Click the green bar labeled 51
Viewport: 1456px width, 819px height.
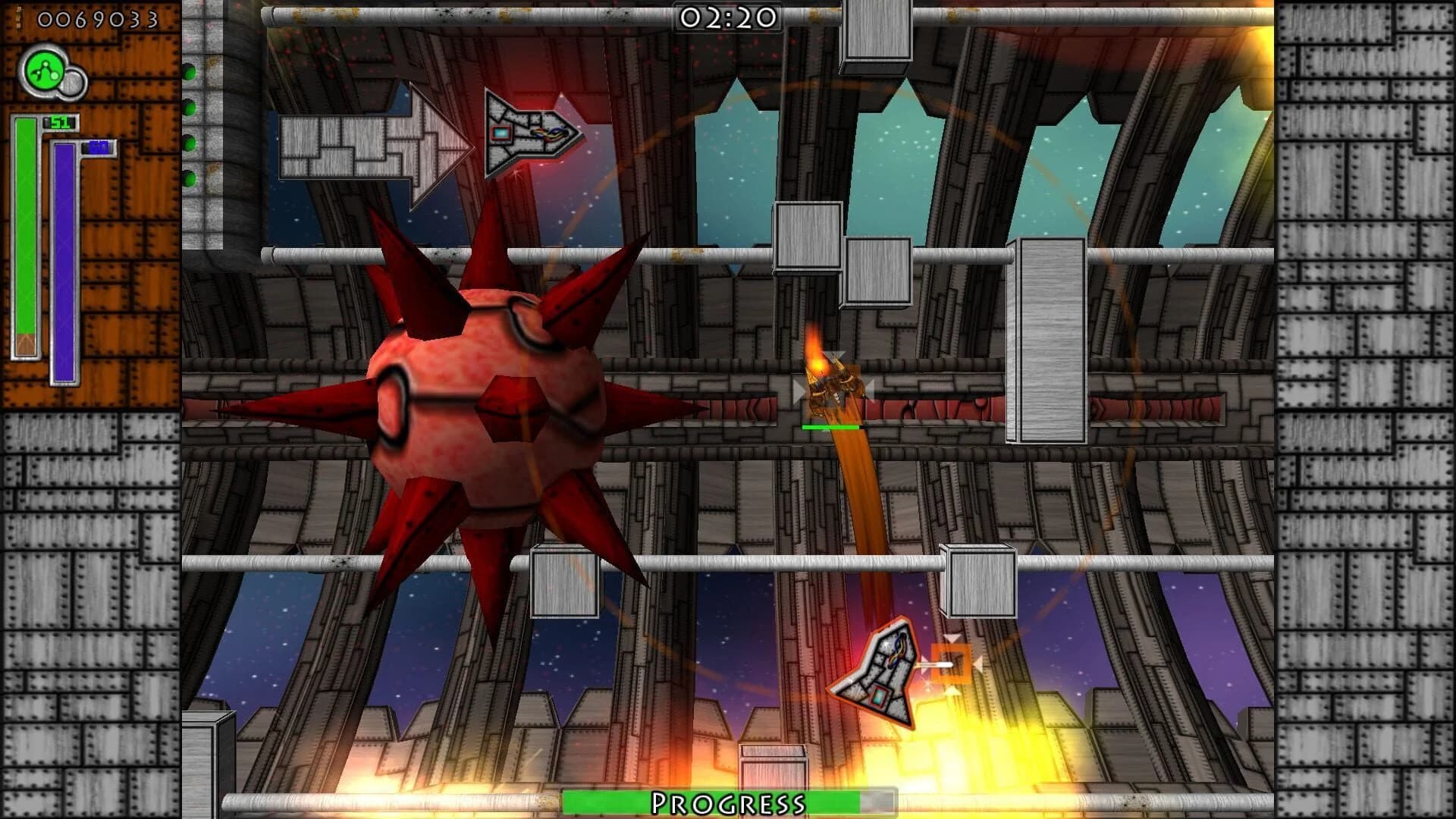[x=25, y=227]
